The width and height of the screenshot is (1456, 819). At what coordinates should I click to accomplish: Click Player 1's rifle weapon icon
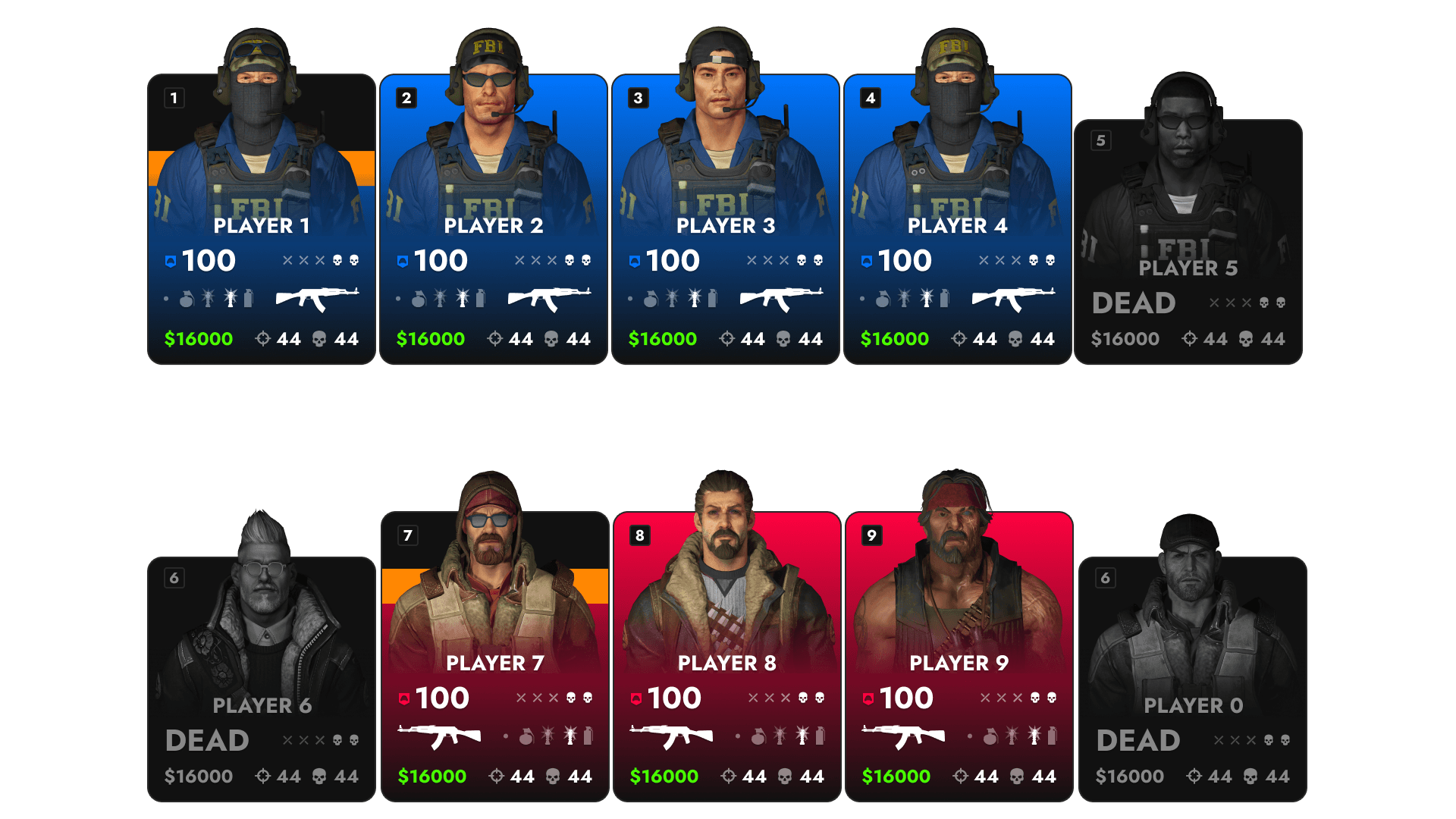(x=317, y=299)
